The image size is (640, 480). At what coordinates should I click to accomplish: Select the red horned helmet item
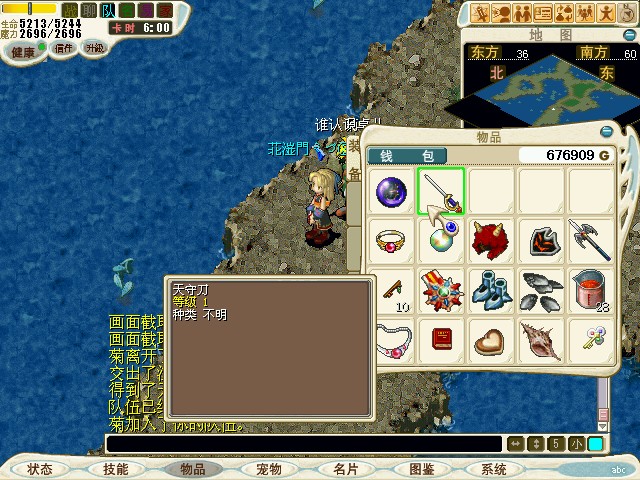490,241
